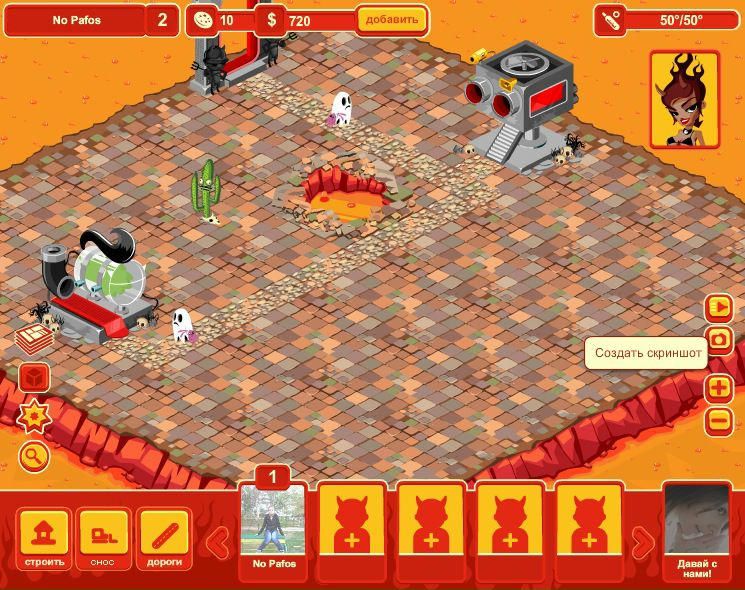This screenshot has height=590, width=745.
Task: Select the "дороги" roads tool
Action: [x=164, y=540]
